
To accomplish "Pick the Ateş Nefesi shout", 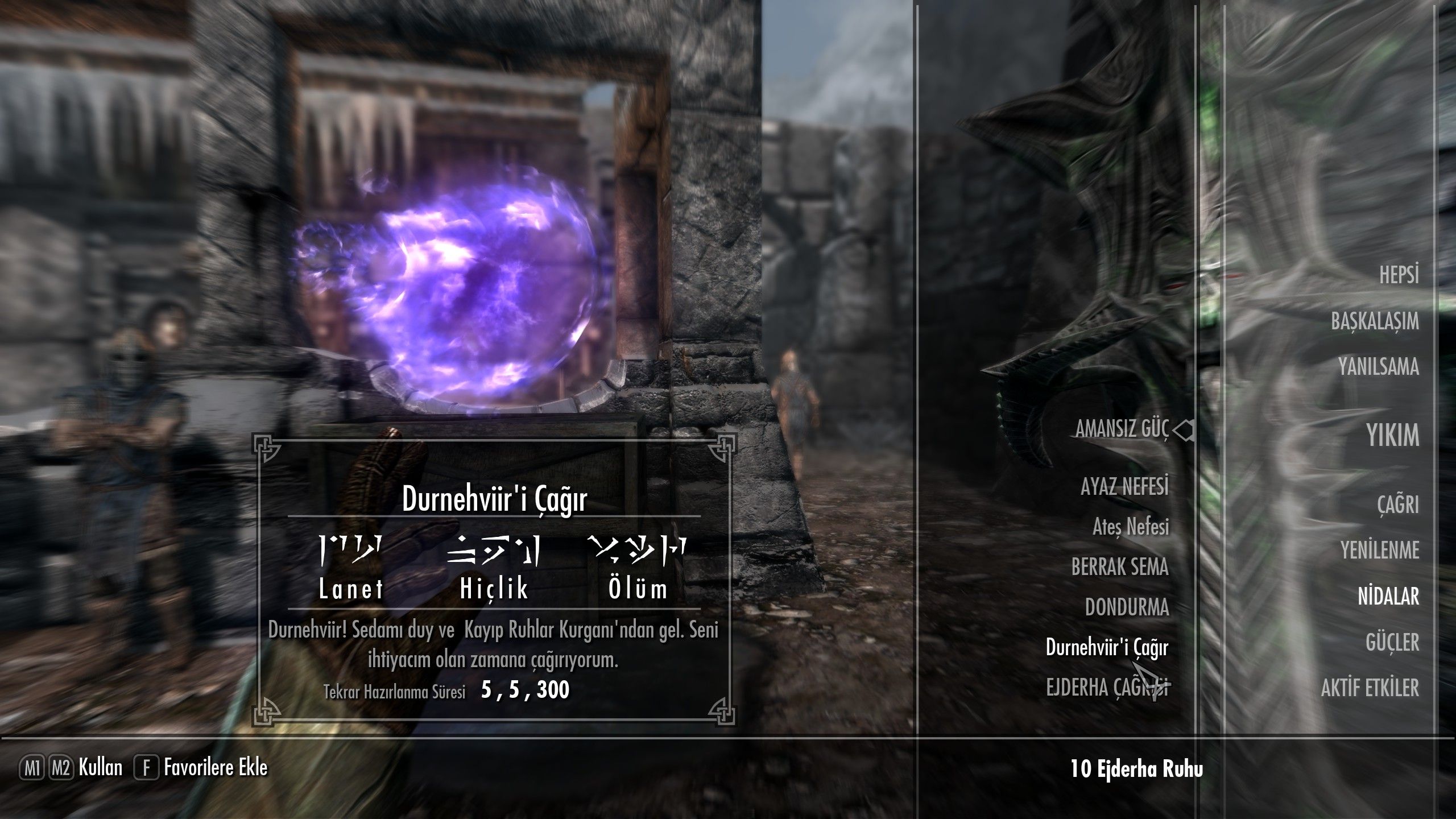I will [1130, 527].
